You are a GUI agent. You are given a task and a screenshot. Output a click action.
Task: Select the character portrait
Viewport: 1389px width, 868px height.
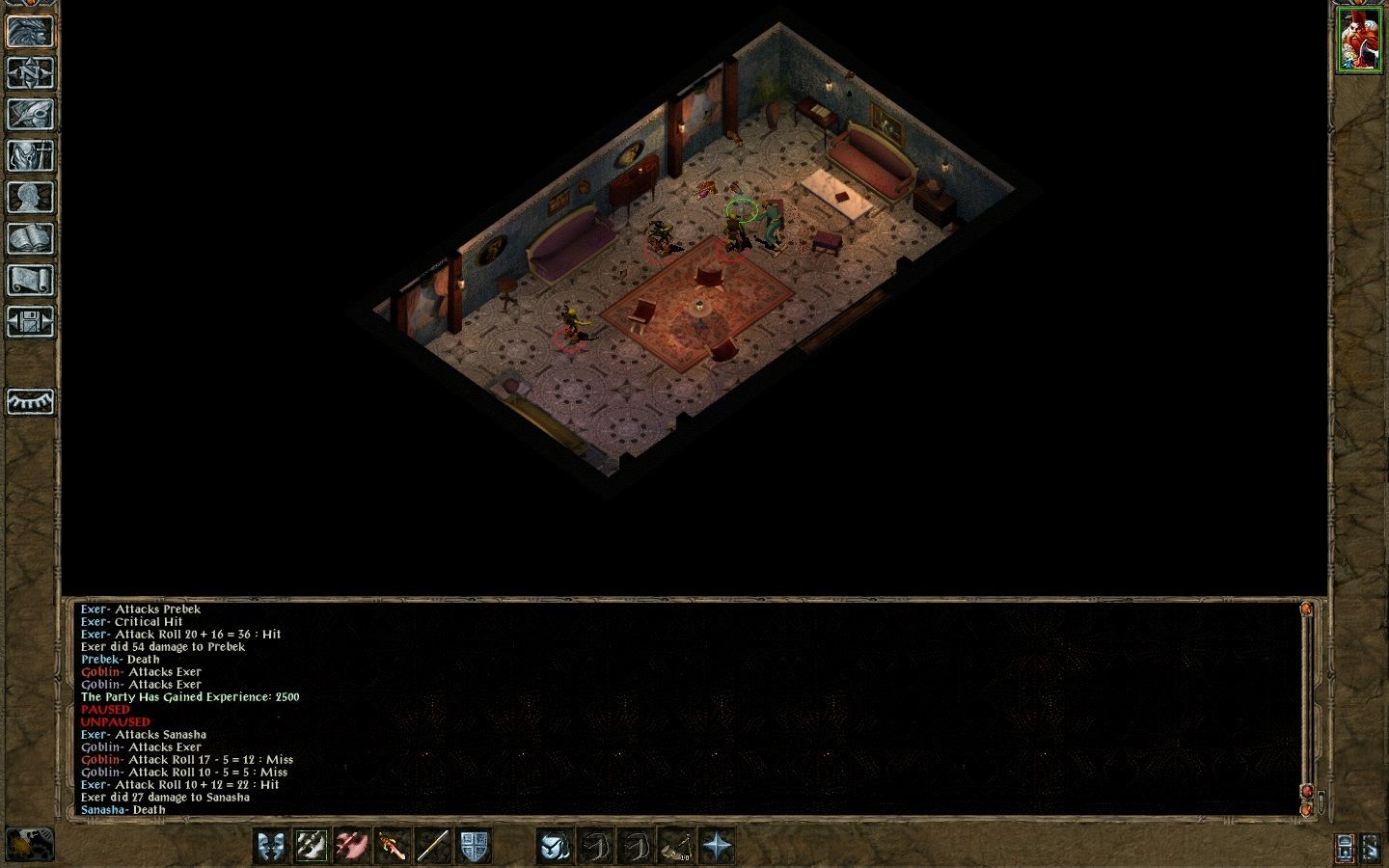coord(1358,40)
